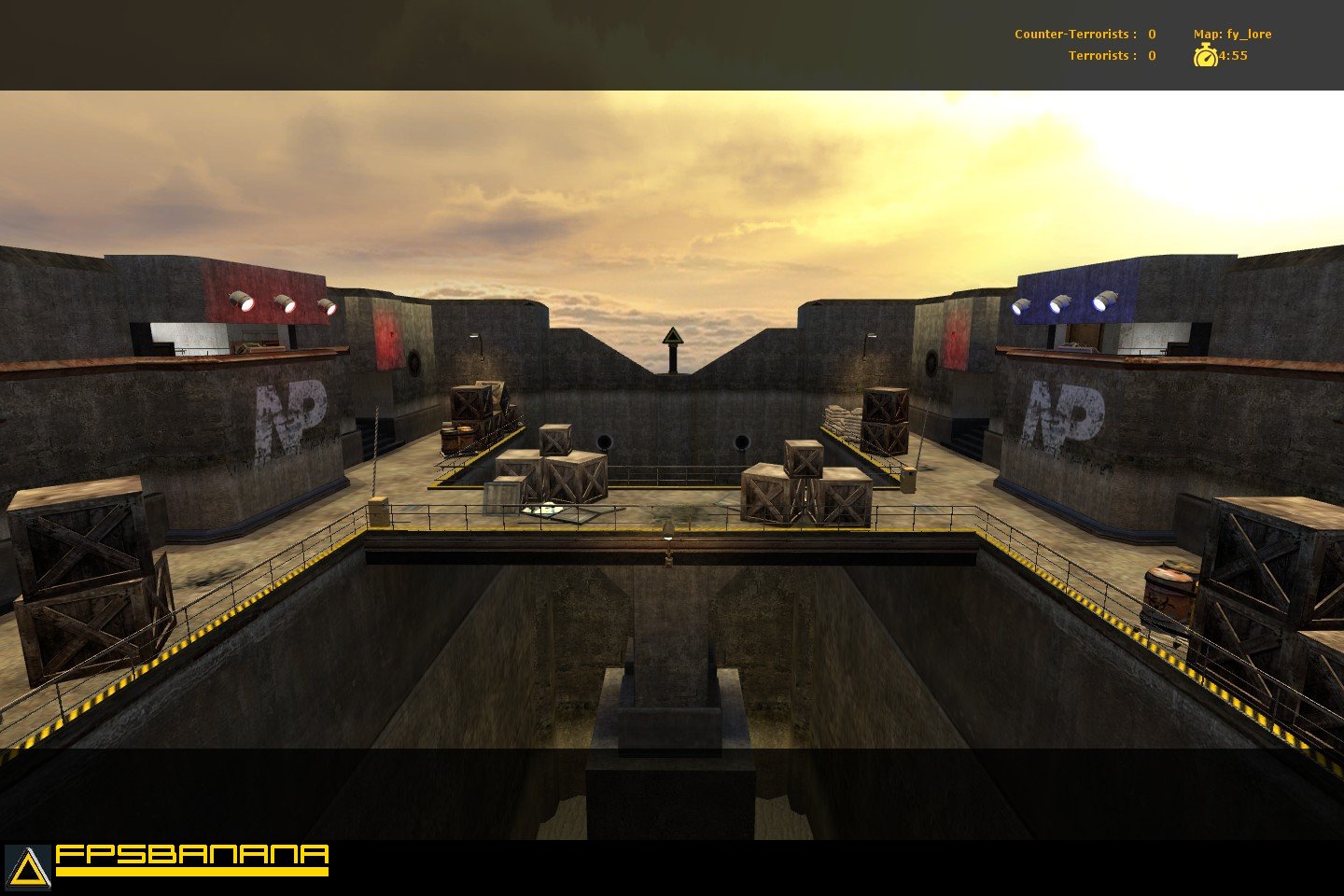Viewport: 1344px width, 896px height.
Task: Select the red-lit spotlight cluster on the left
Action: point(285,302)
